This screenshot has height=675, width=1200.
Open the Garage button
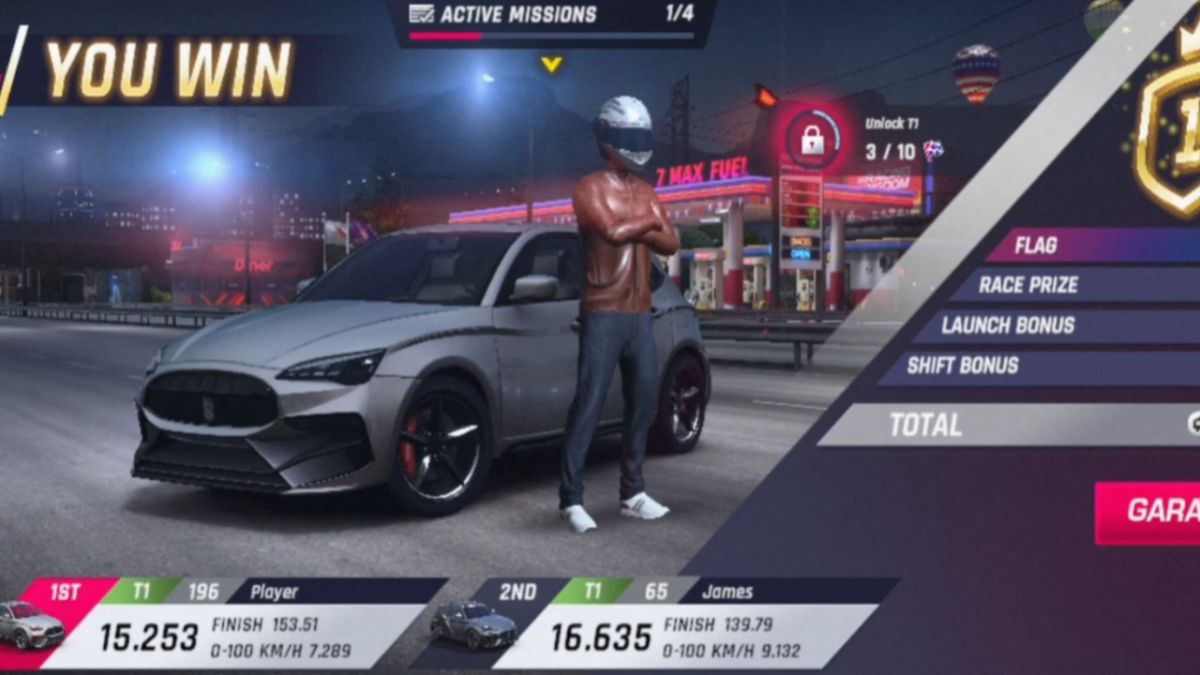click(x=1152, y=512)
